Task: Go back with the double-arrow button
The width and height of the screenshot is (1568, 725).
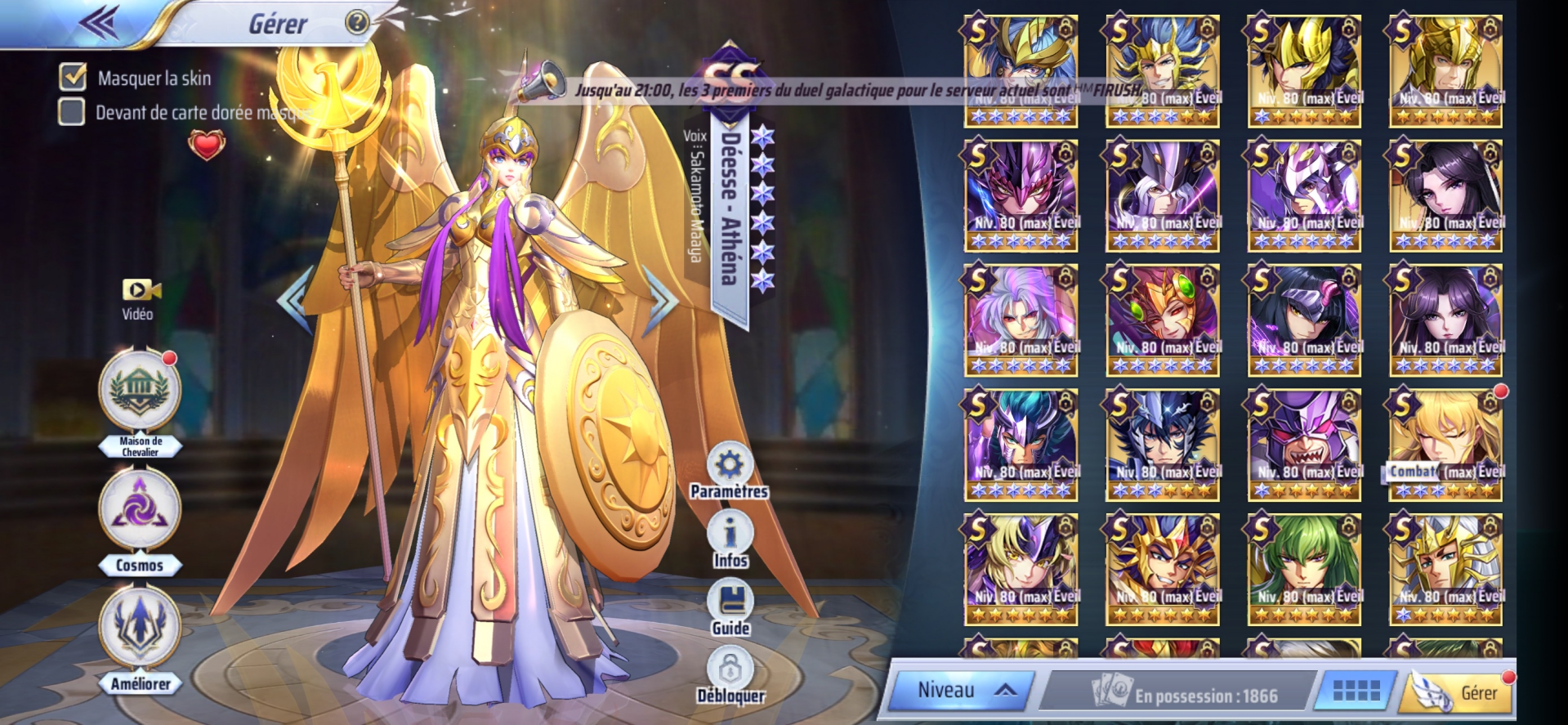Action: click(99, 23)
